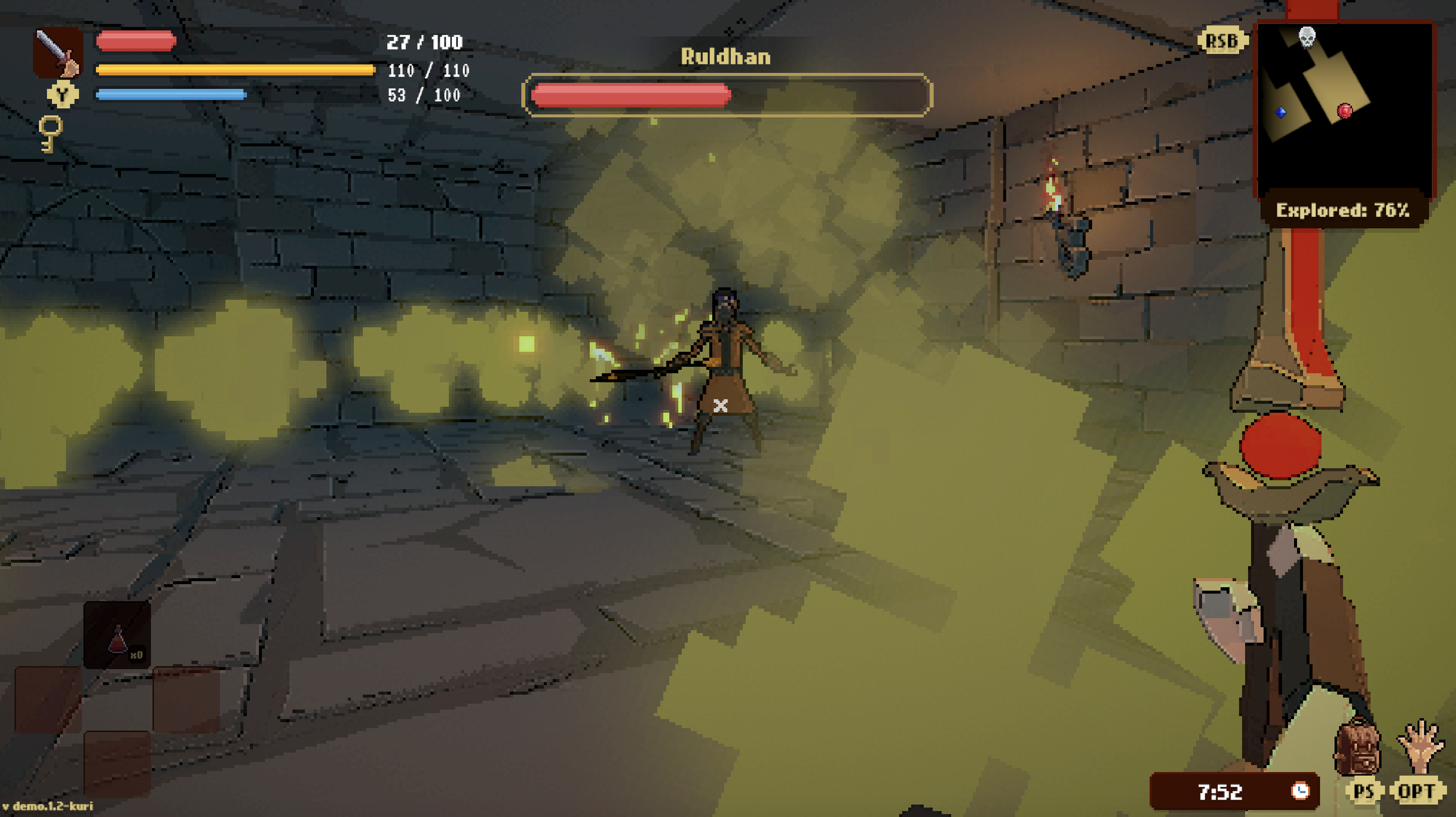
Task: Click the red enemy marker on minimap
Action: (1345, 111)
